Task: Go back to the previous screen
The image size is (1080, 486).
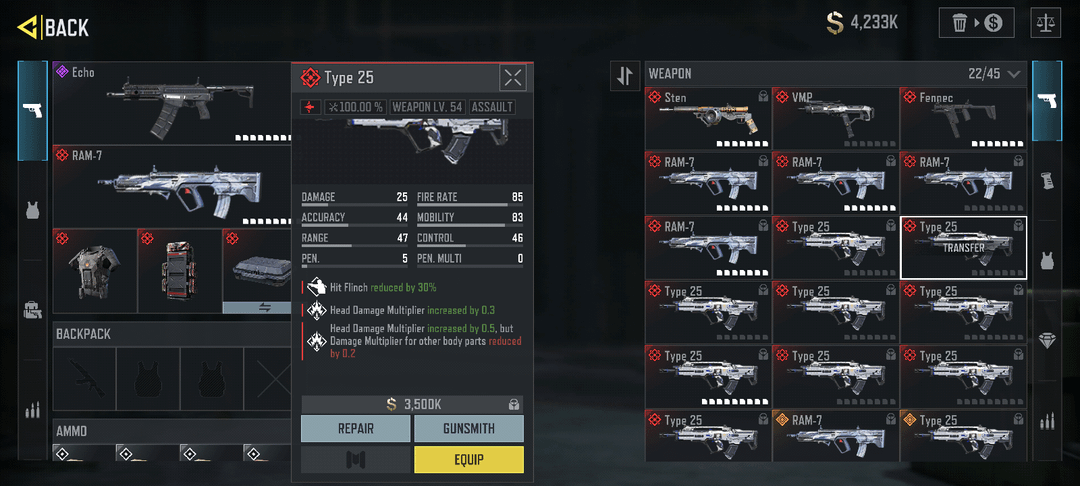Action: point(55,27)
